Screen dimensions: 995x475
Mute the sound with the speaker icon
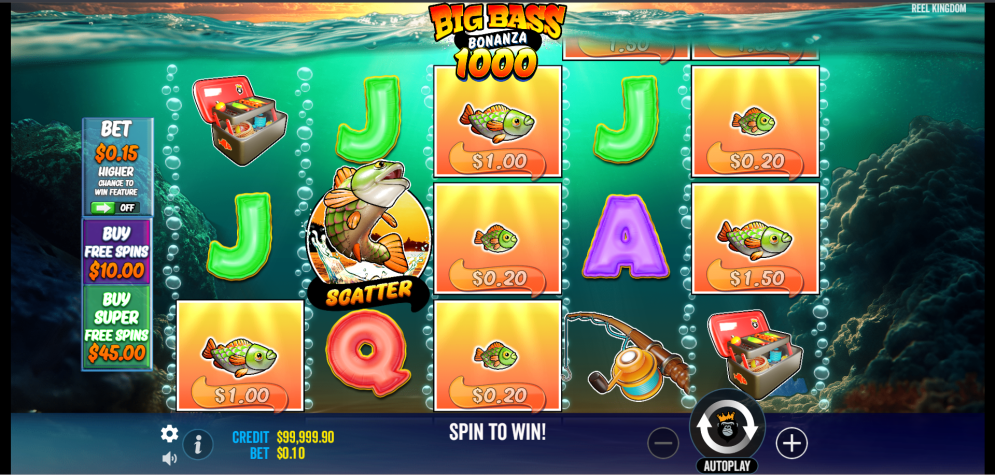[x=170, y=458]
